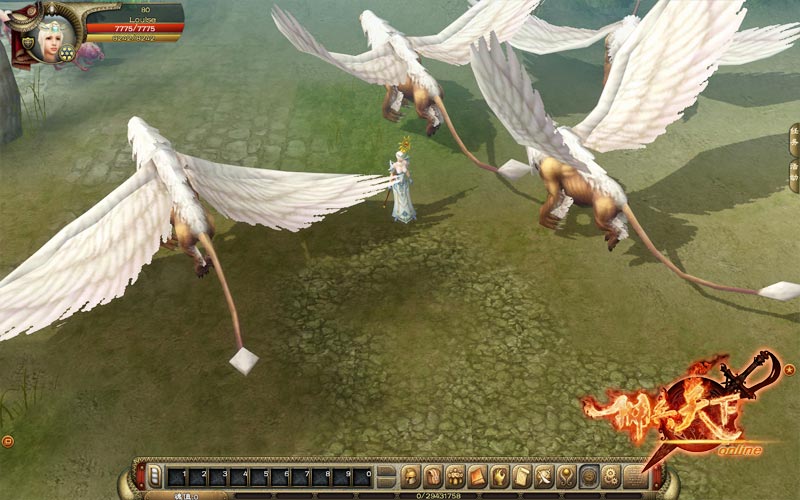Open the helmet character menu icon
Image resolution: width=800 pixels, height=500 pixels.
point(412,476)
